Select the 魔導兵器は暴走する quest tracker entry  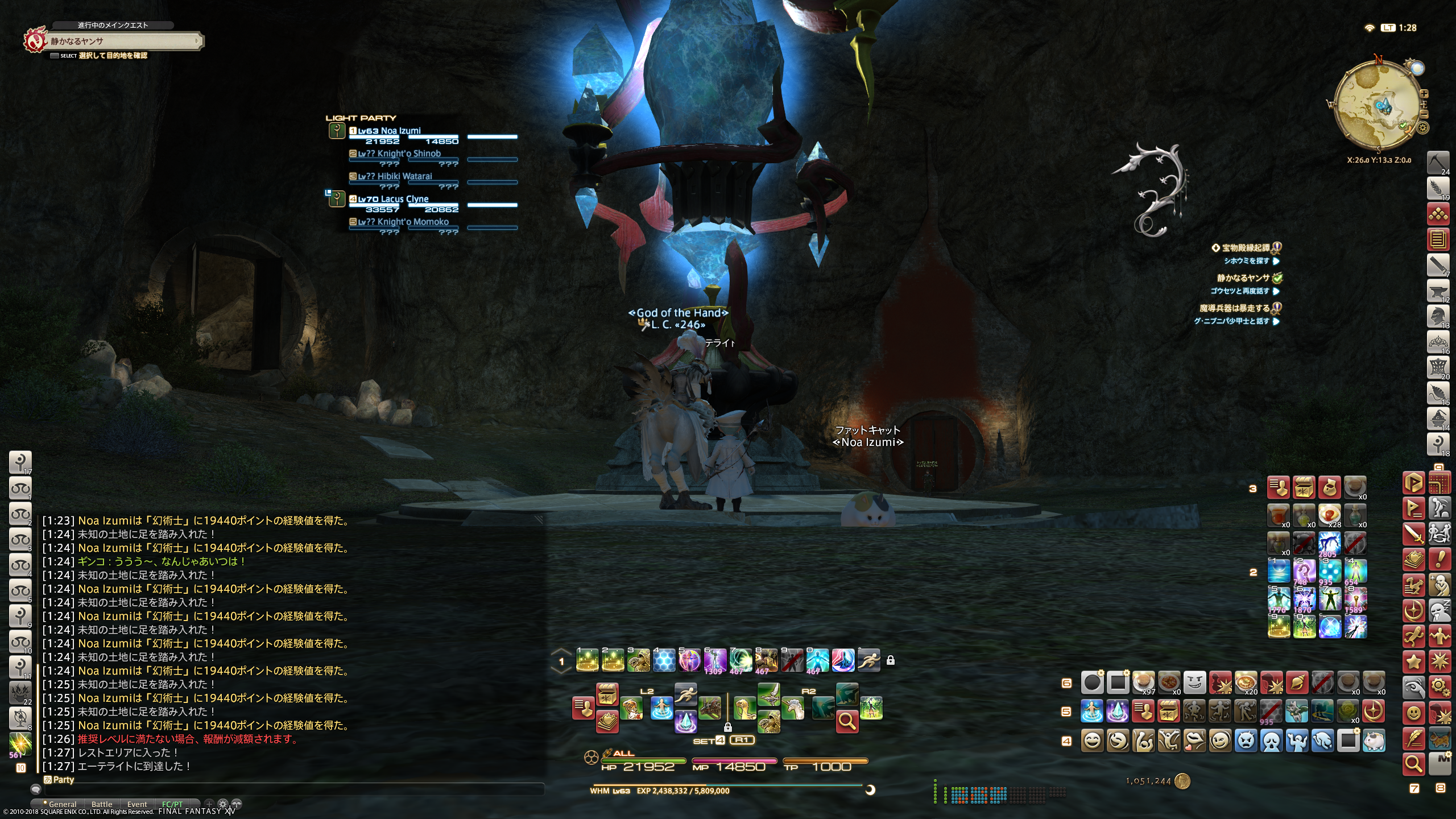click(x=1234, y=308)
